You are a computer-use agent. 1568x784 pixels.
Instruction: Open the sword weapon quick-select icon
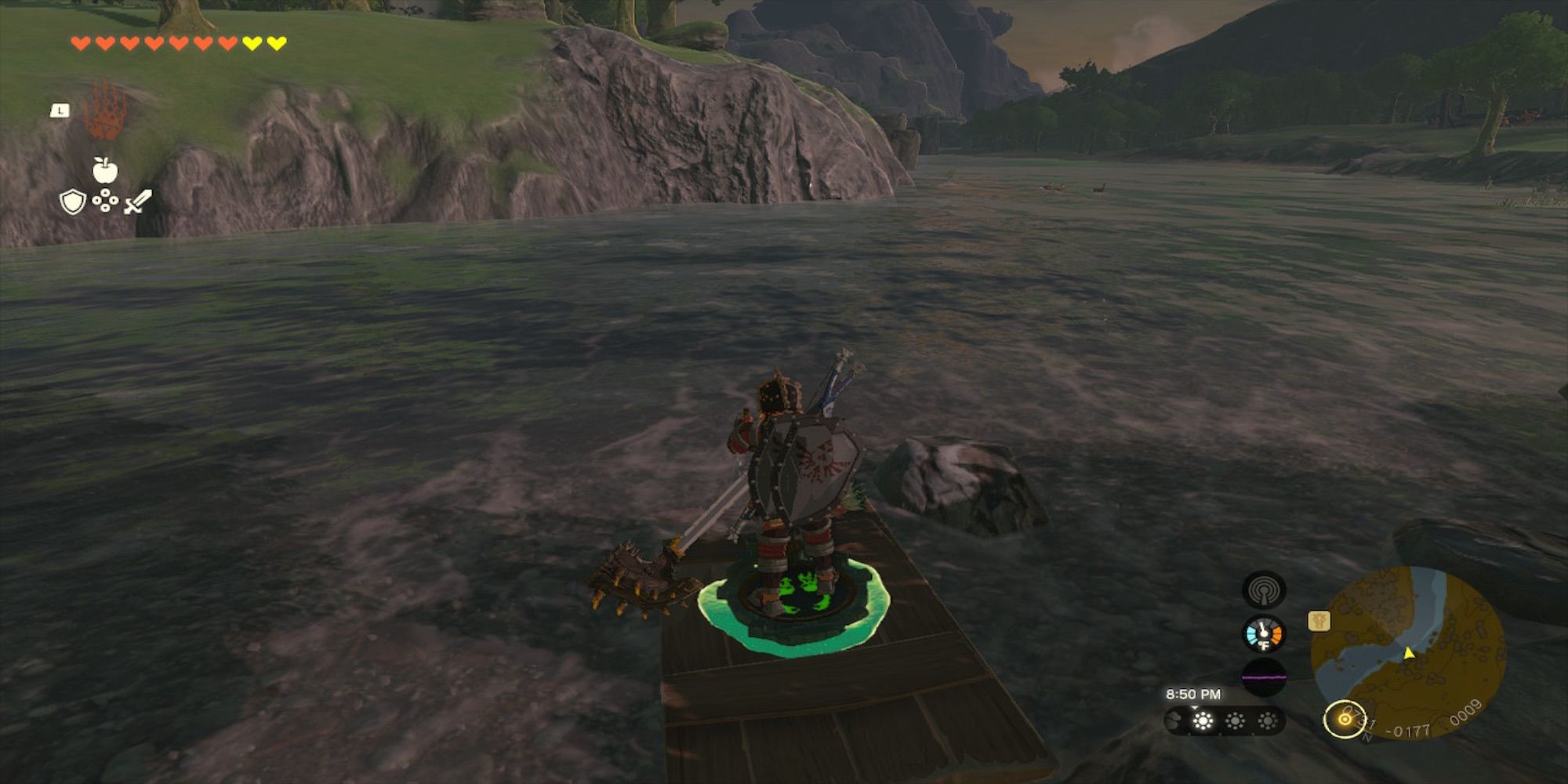tap(137, 201)
